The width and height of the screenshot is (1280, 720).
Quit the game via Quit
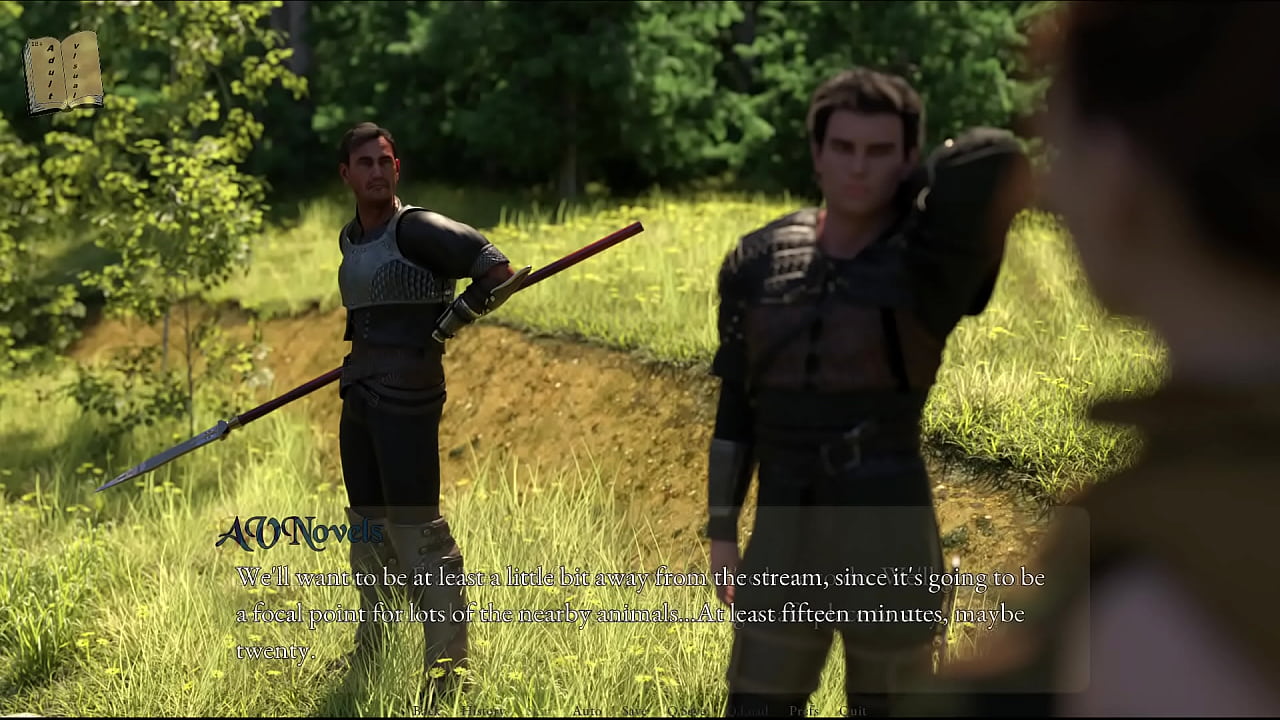point(853,711)
